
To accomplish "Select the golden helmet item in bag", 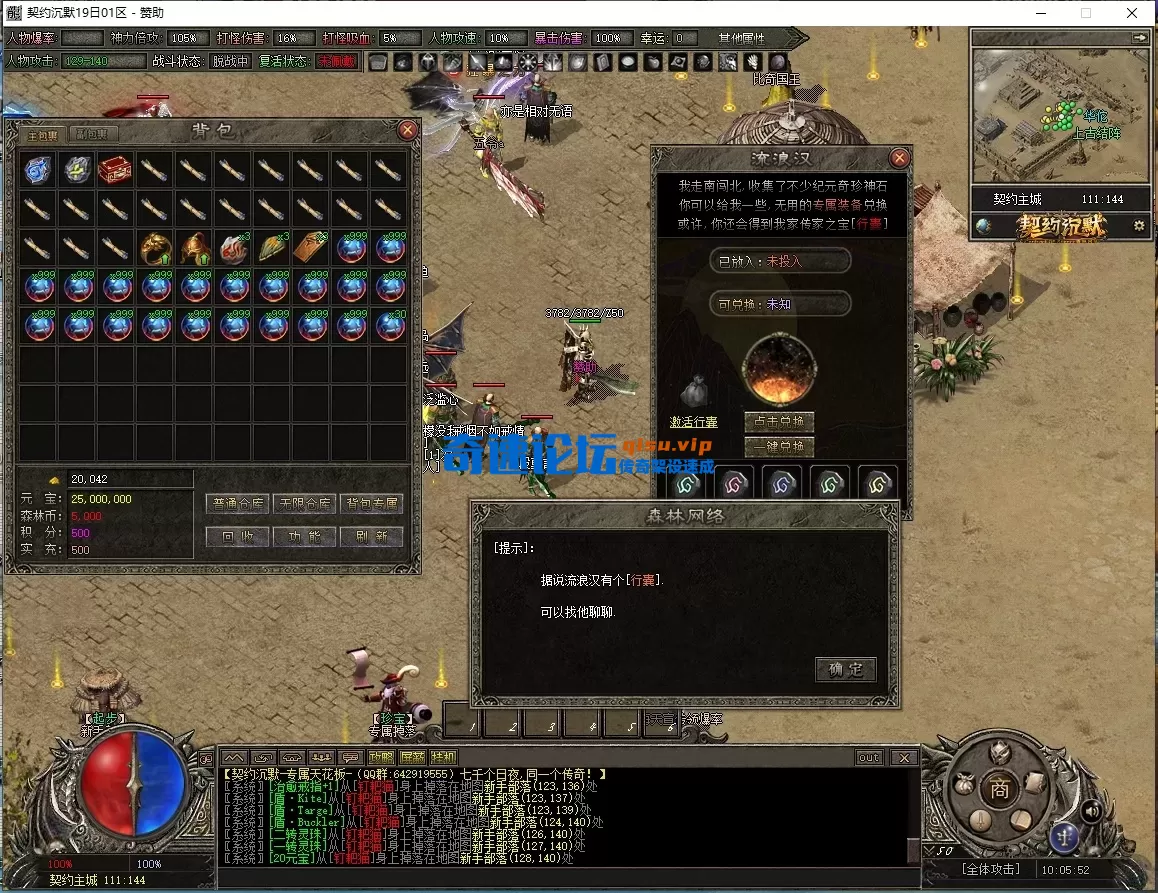I will click(193, 247).
